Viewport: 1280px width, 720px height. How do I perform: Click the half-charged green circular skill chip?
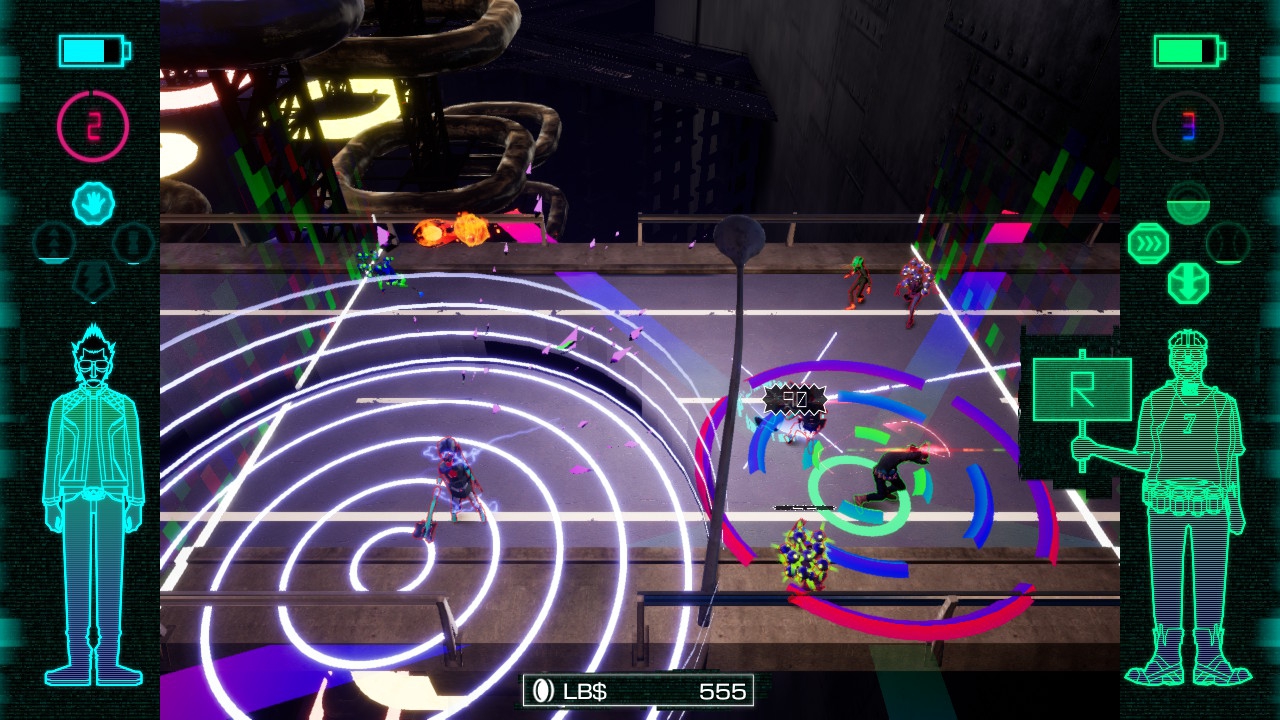[x=1188, y=203]
